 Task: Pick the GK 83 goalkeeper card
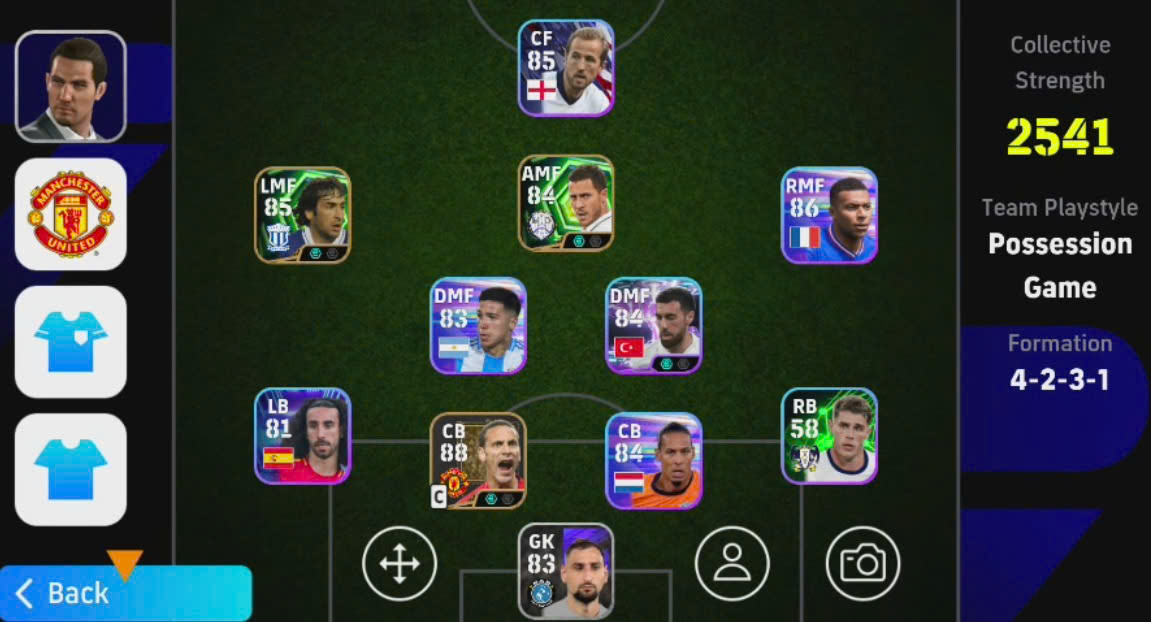coord(565,571)
